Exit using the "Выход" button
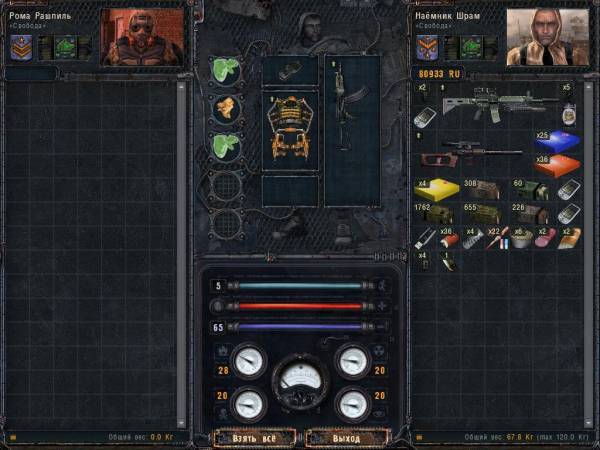Screen dimensions: 600x450 [x=346, y=437]
